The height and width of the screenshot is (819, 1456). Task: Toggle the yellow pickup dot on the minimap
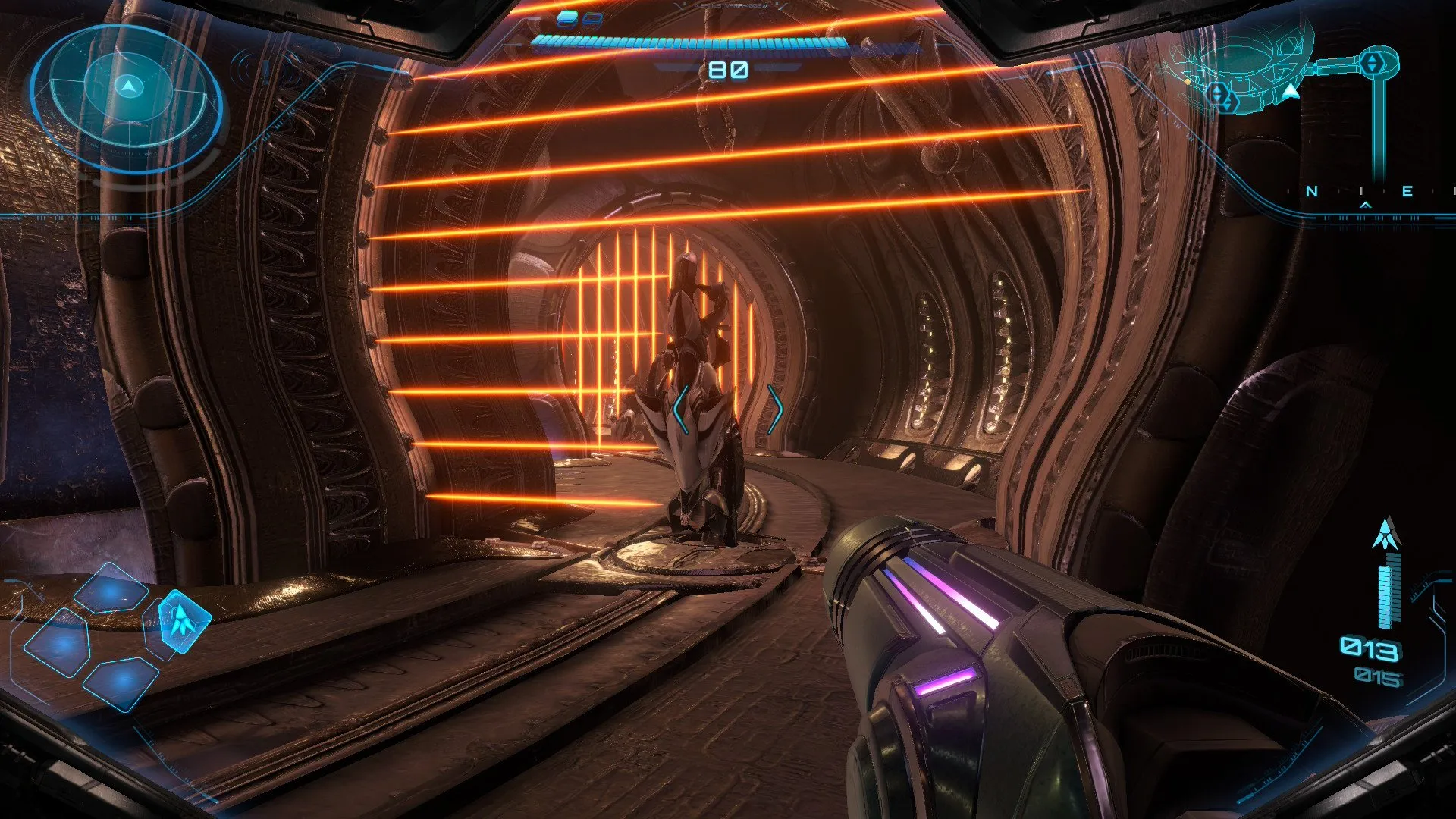coord(1188,82)
